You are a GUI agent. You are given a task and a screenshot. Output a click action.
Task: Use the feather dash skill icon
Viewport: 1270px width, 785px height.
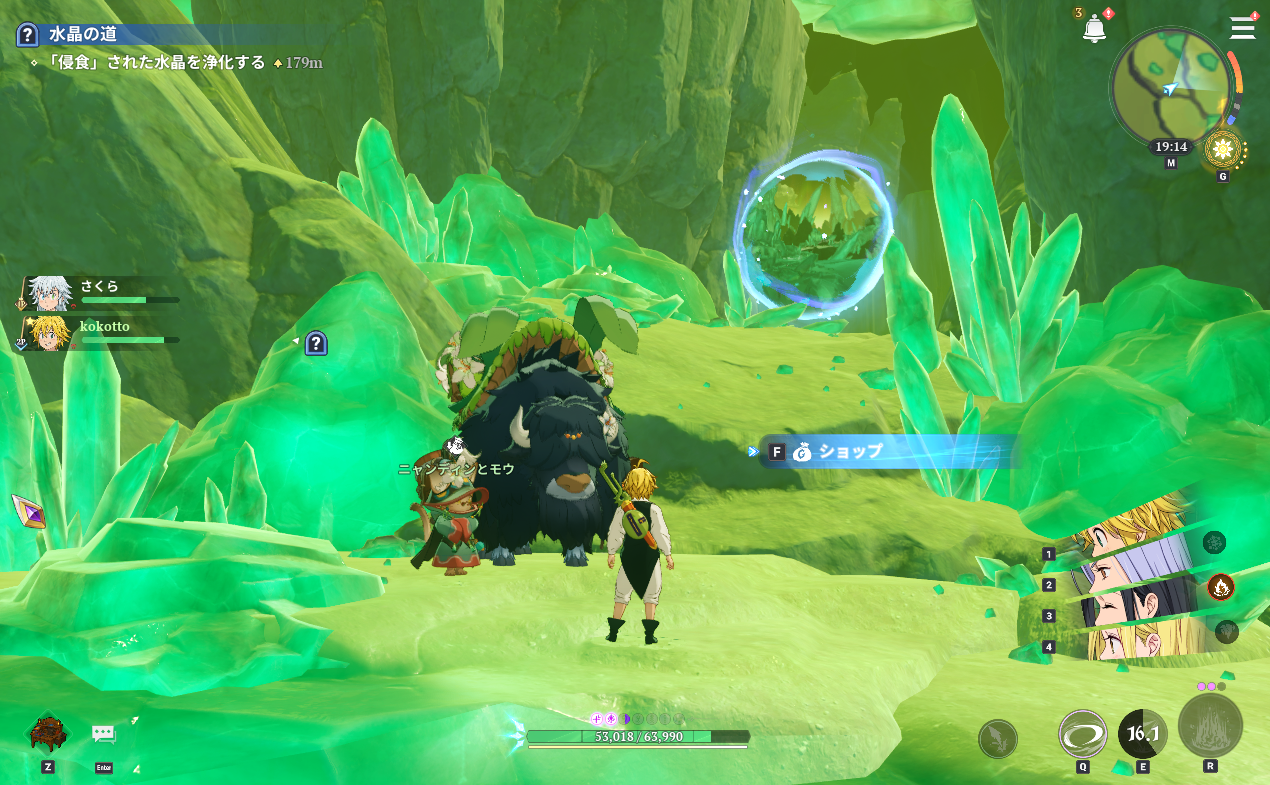coord(997,739)
